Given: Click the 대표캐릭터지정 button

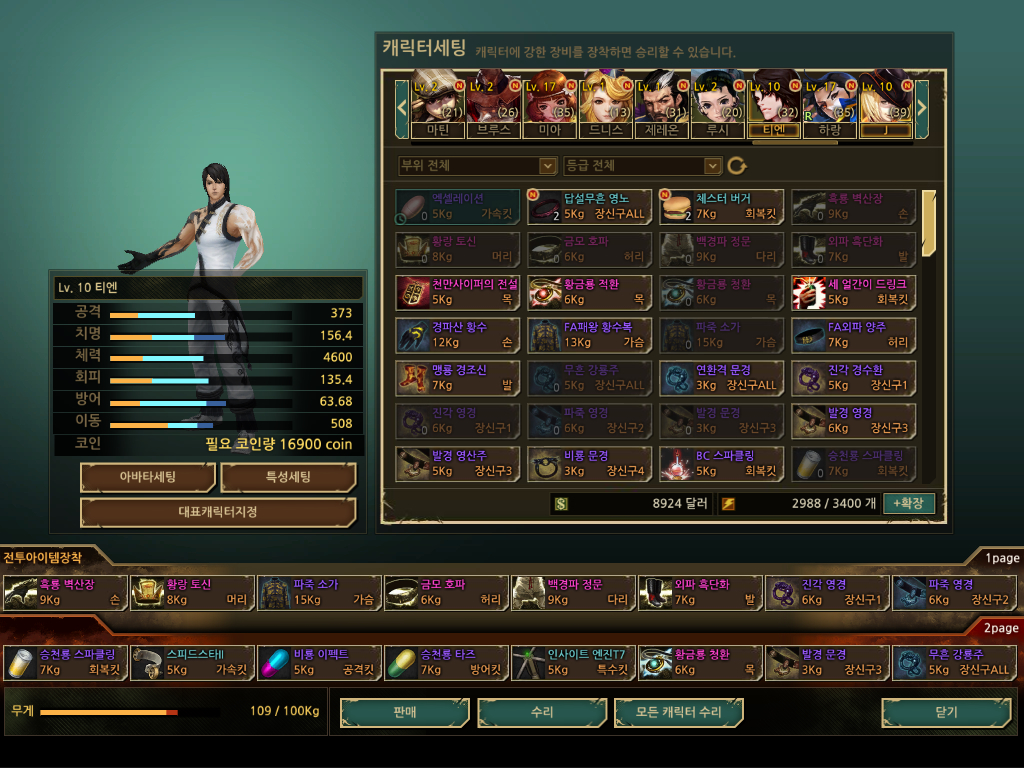Looking at the screenshot, I should 218,512.
